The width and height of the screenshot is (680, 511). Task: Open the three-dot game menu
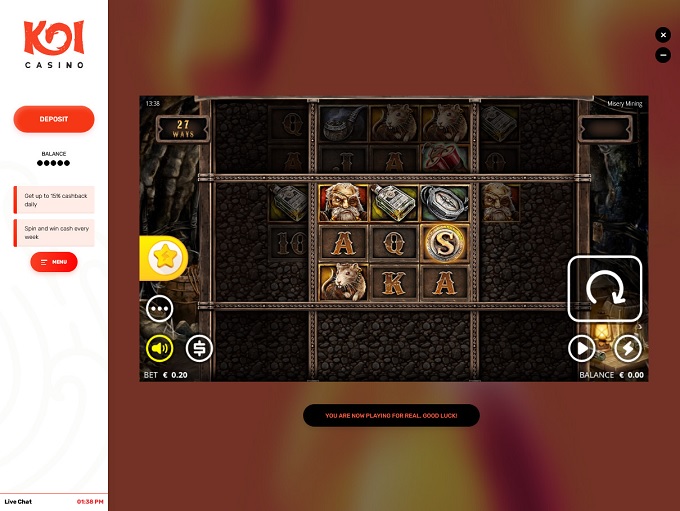[160, 308]
